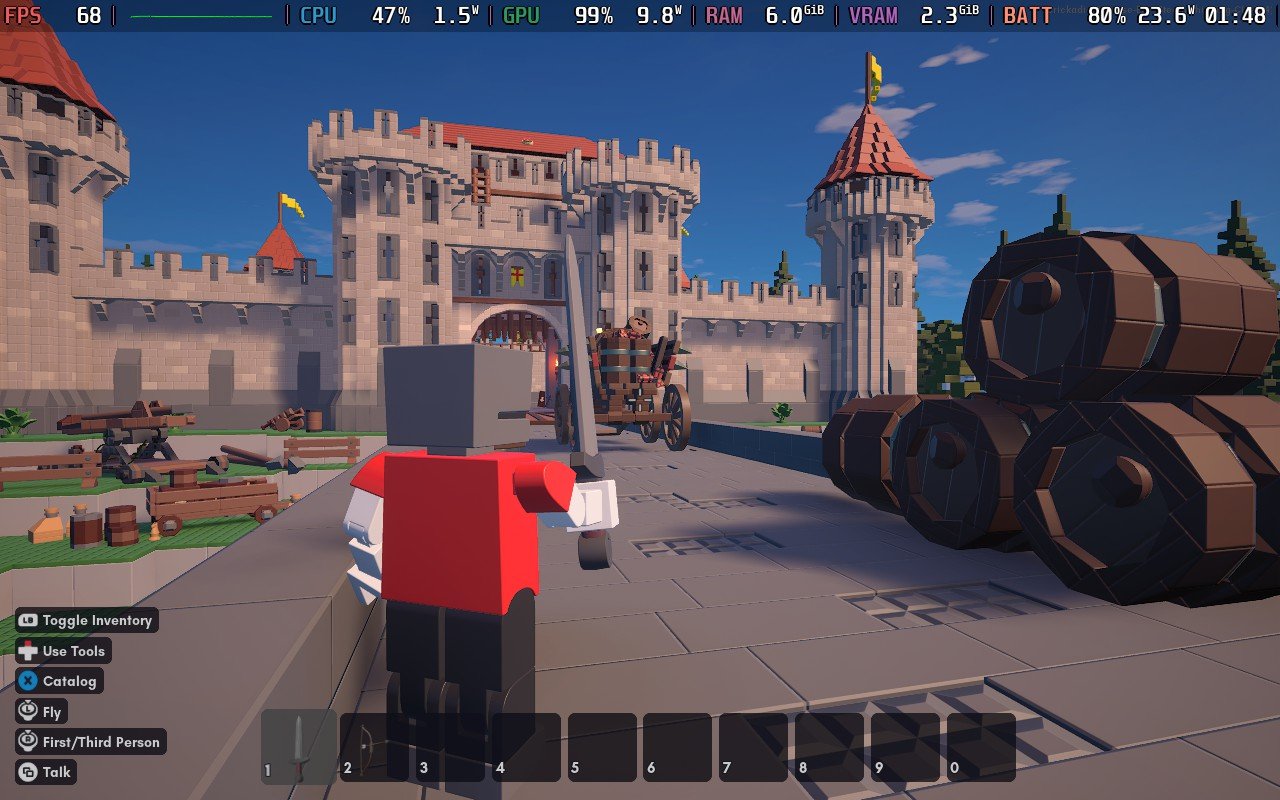
Task: Select the sword in hotbar slot 1
Action: (298, 746)
